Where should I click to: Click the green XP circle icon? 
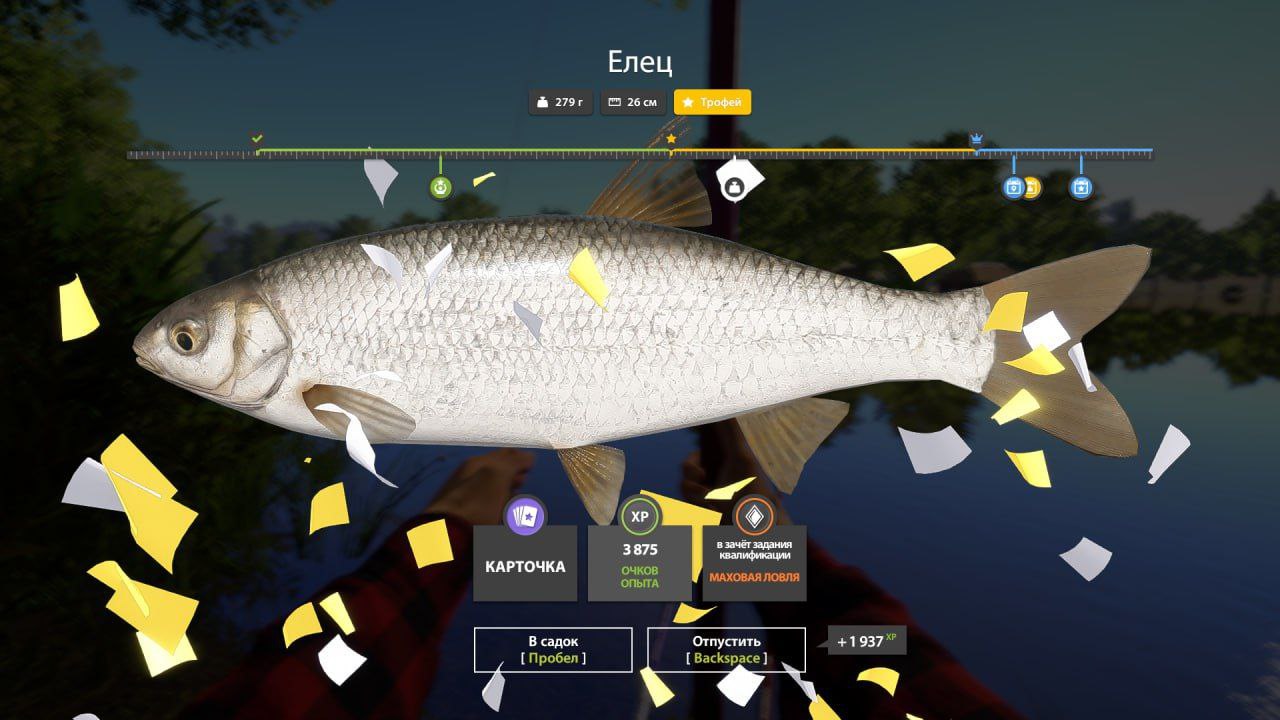point(640,516)
